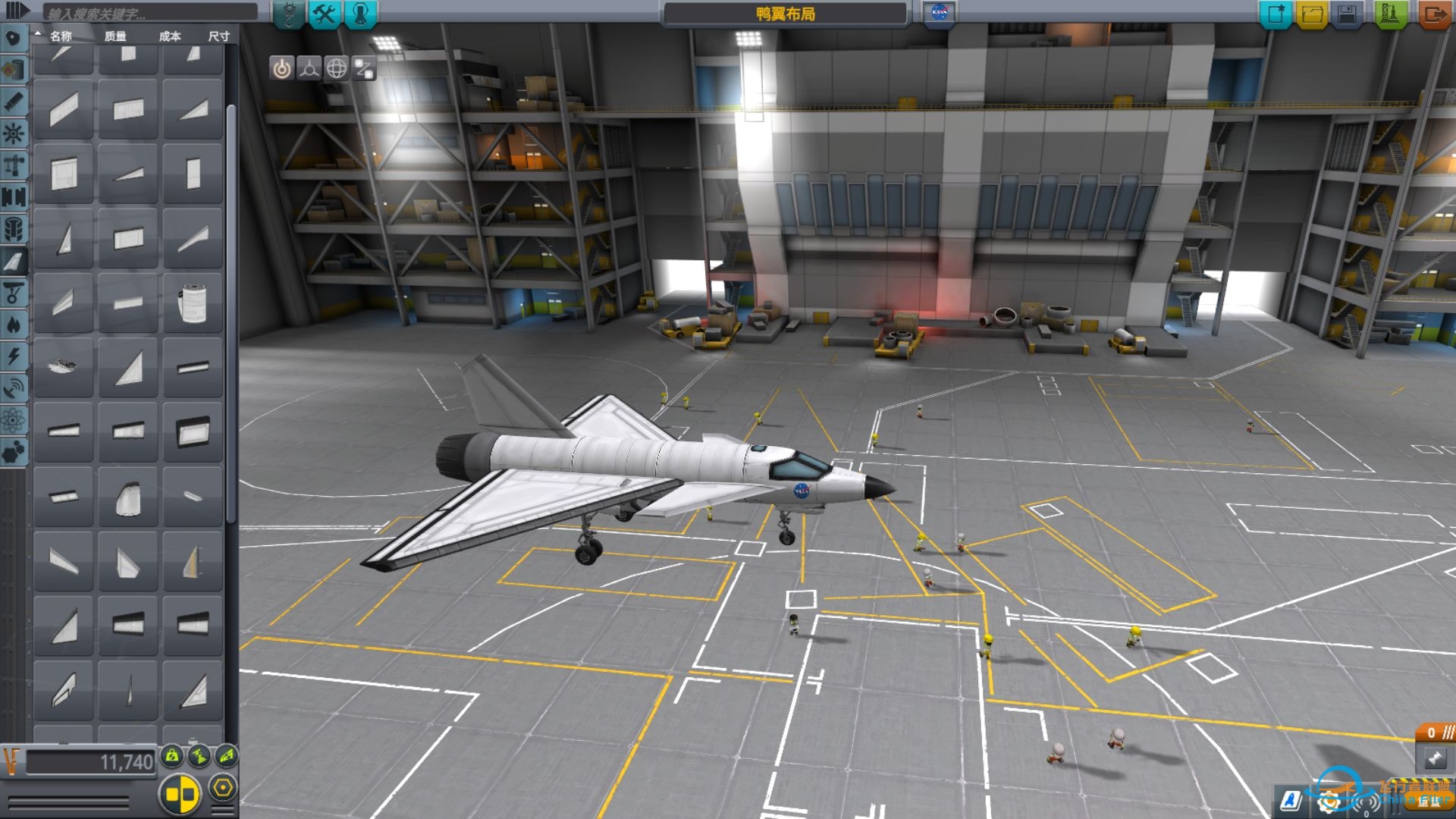Sort parts by 成本 (cost)
Image resolution: width=1456 pixels, height=819 pixels.
(170, 36)
